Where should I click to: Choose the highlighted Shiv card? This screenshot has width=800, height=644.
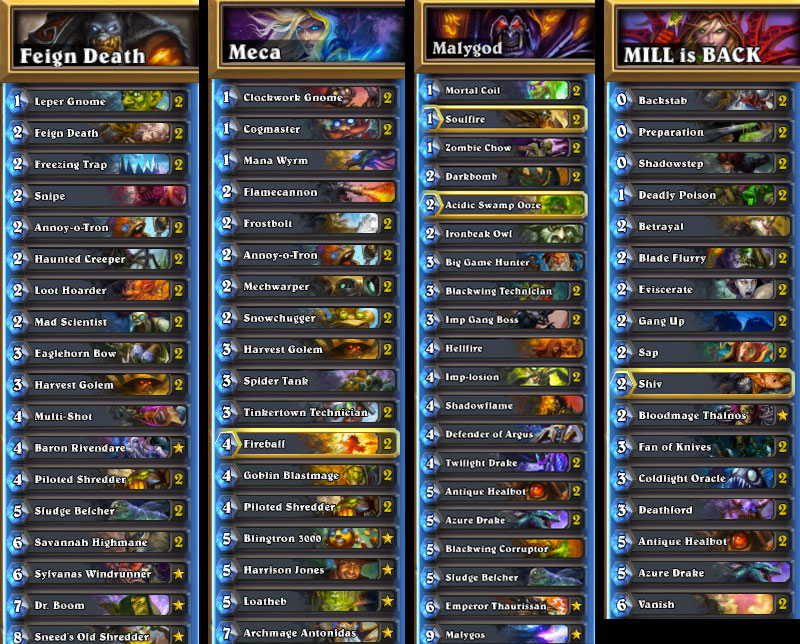(700, 384)
